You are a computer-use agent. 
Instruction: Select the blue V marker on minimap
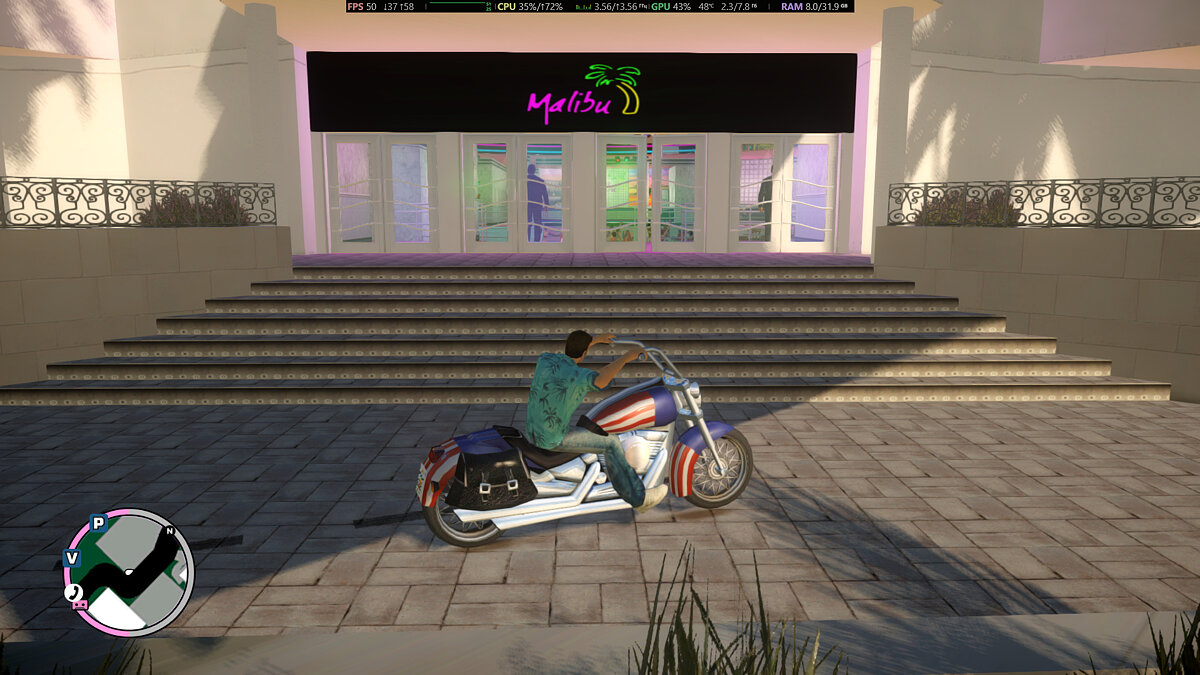[71, 557]
